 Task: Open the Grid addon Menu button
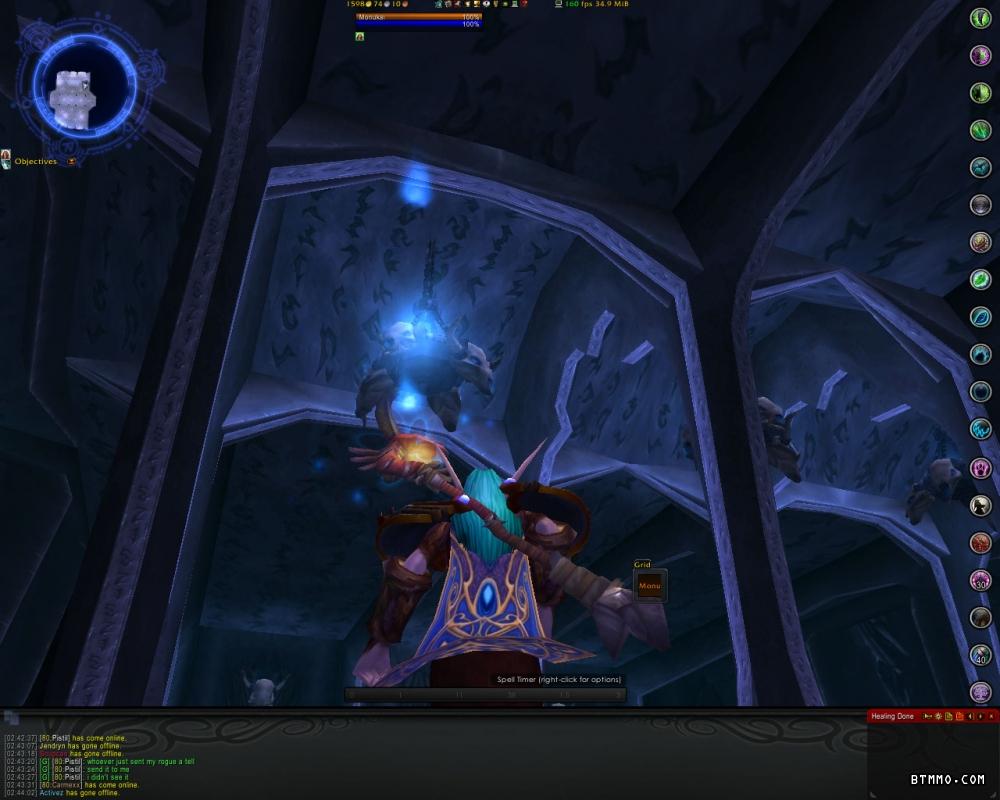click(x=650, y=585)
